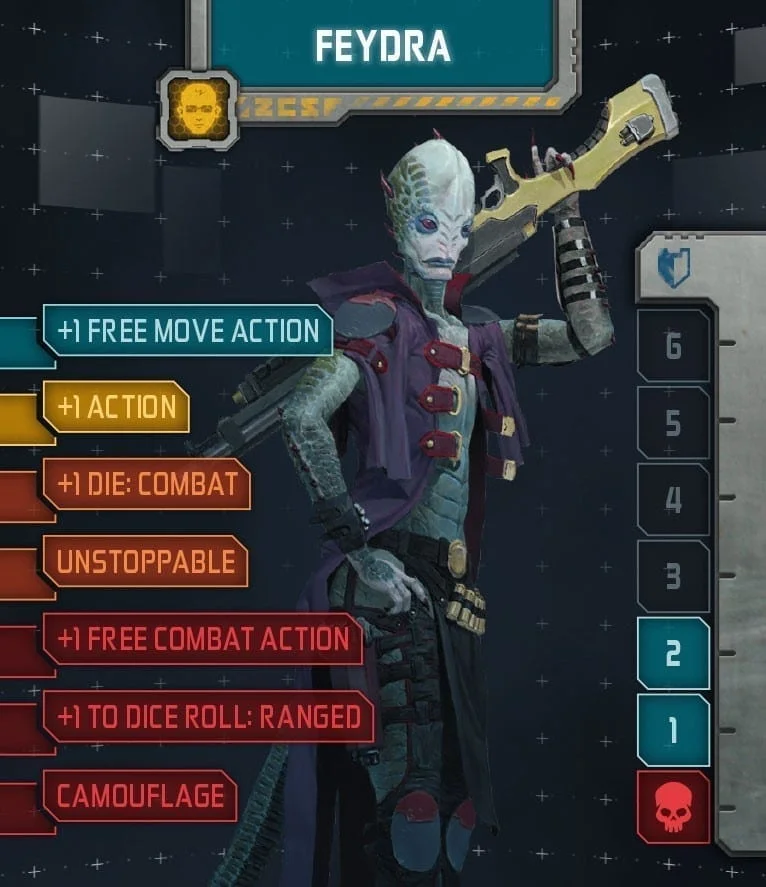Click the Feydra name banner
The height and width of the screenshot is (887, 766).
coord(382,45)
